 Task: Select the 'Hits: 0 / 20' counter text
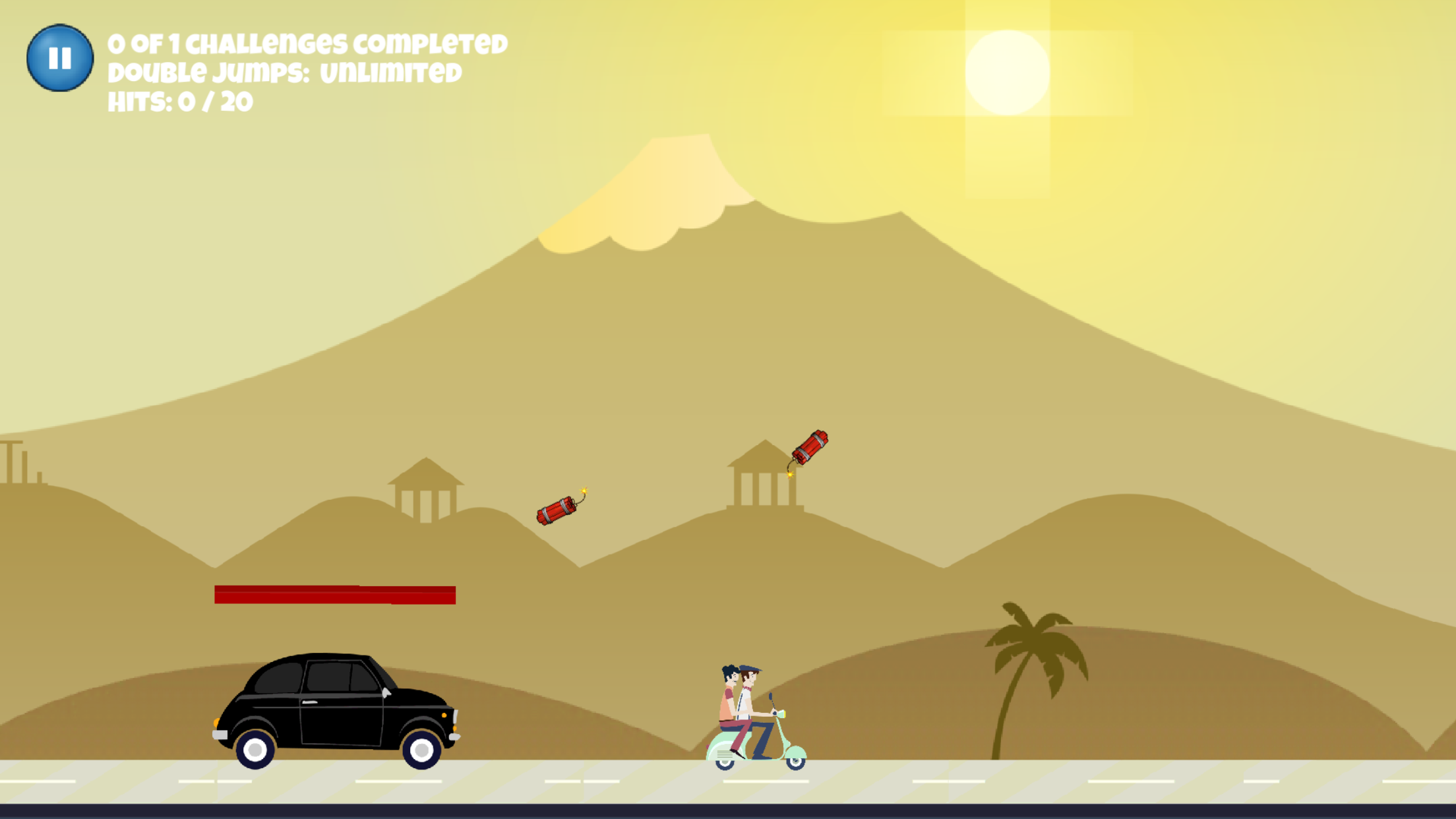[179, 102]
